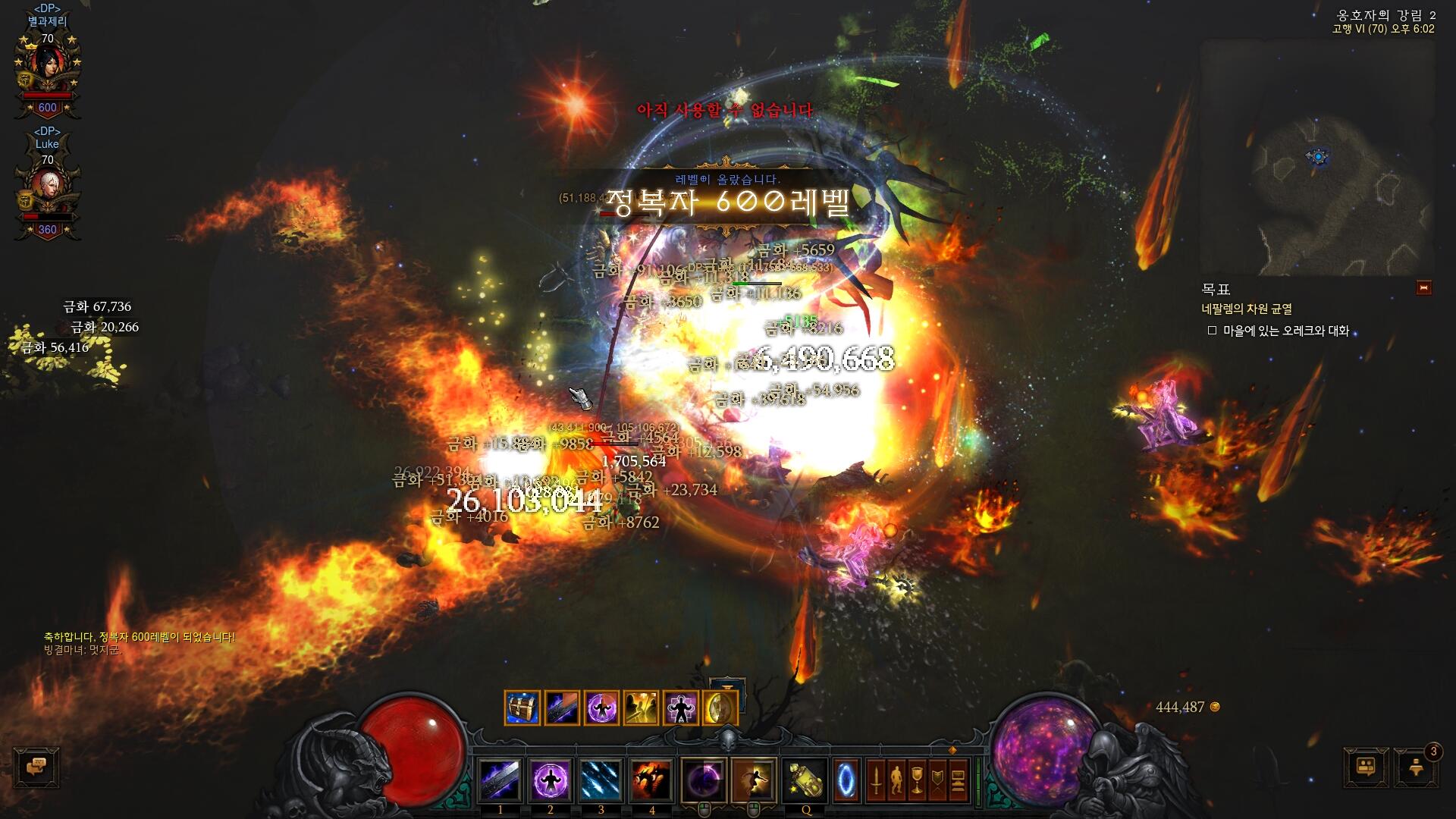Select the 별과제리 party member portrait
Image resolution: width=1456 pixels, height=819 pixels.
(x=47, y=68)
